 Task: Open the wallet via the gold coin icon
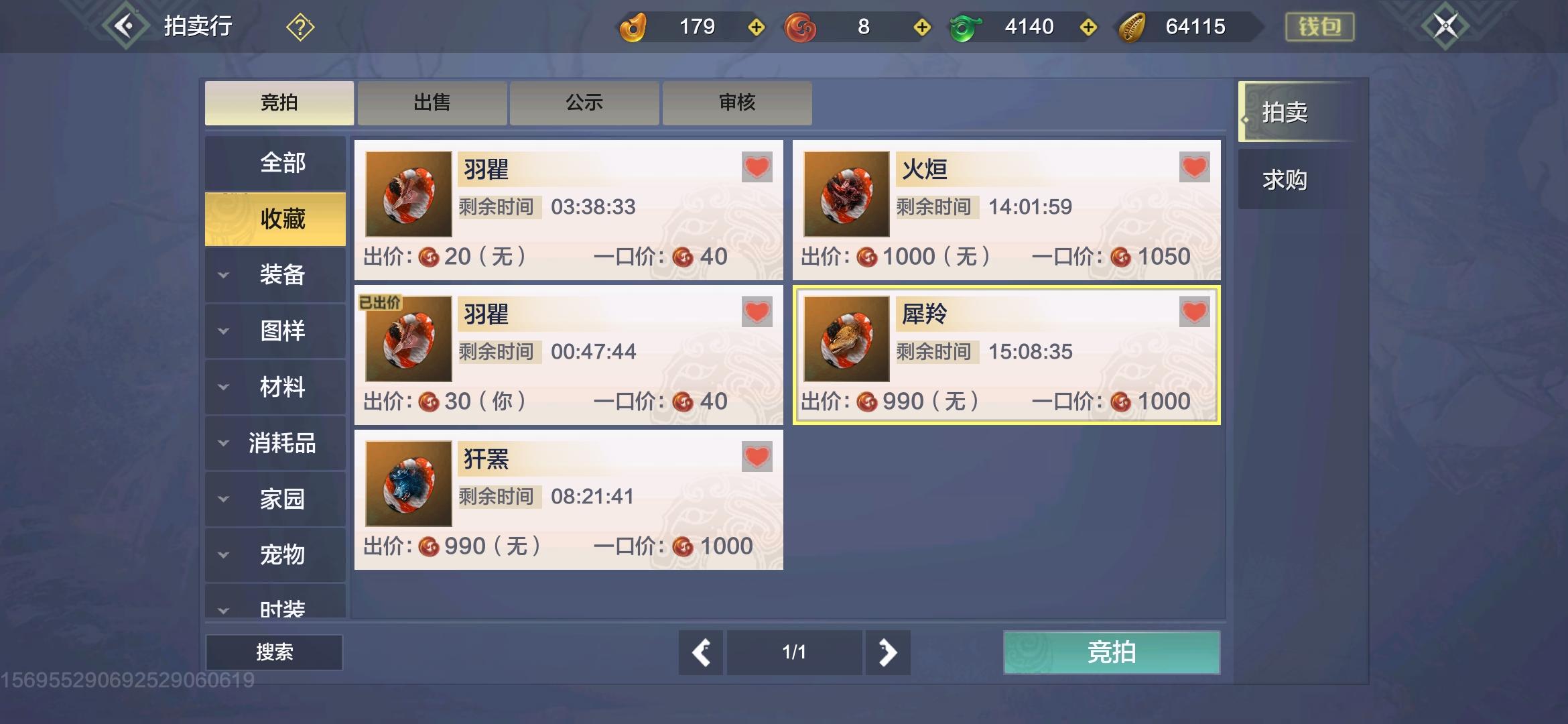point(635,27)
